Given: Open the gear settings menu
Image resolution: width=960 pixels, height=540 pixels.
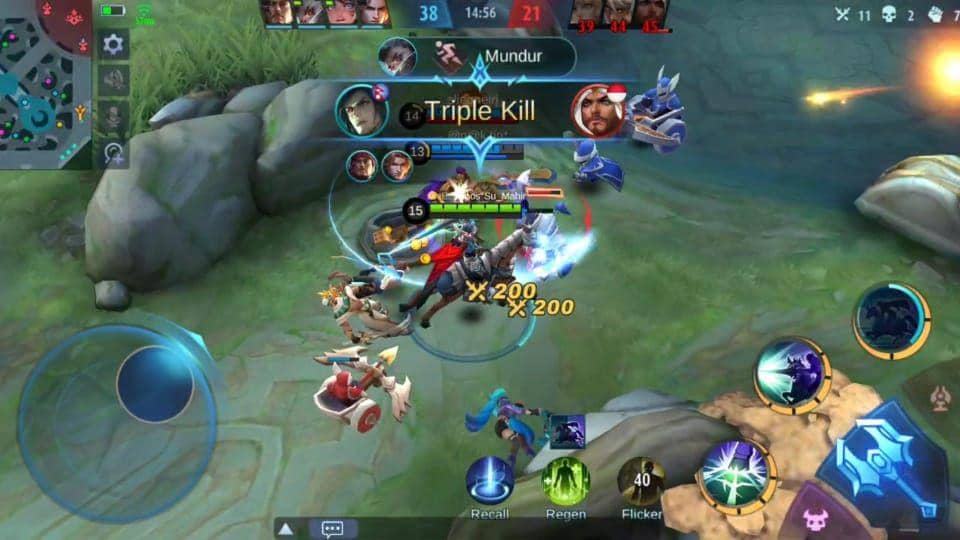Looking at the screenshot, I should [x=113, y=44].
